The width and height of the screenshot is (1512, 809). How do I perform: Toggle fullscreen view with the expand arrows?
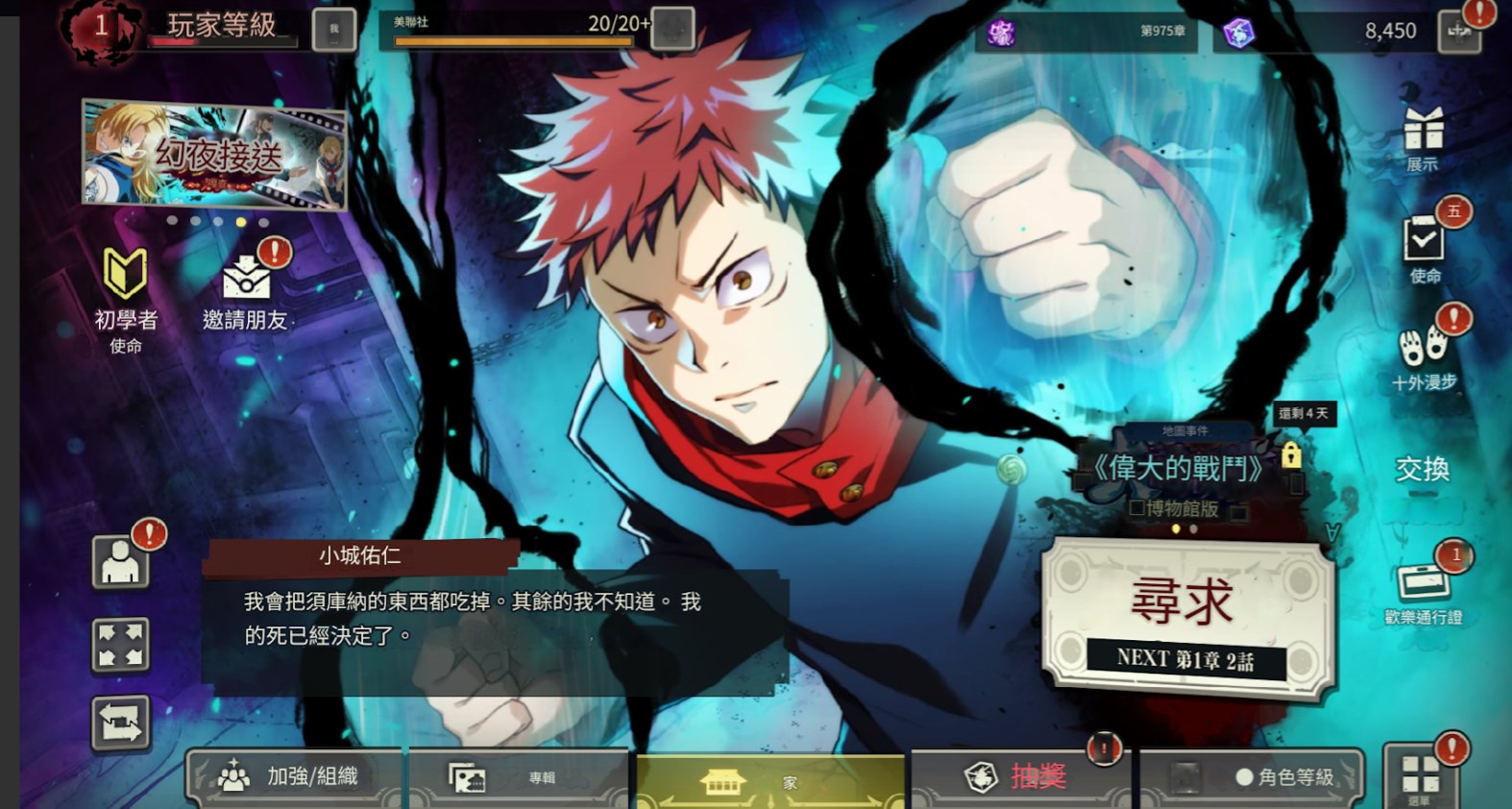[x=120, y=644]
